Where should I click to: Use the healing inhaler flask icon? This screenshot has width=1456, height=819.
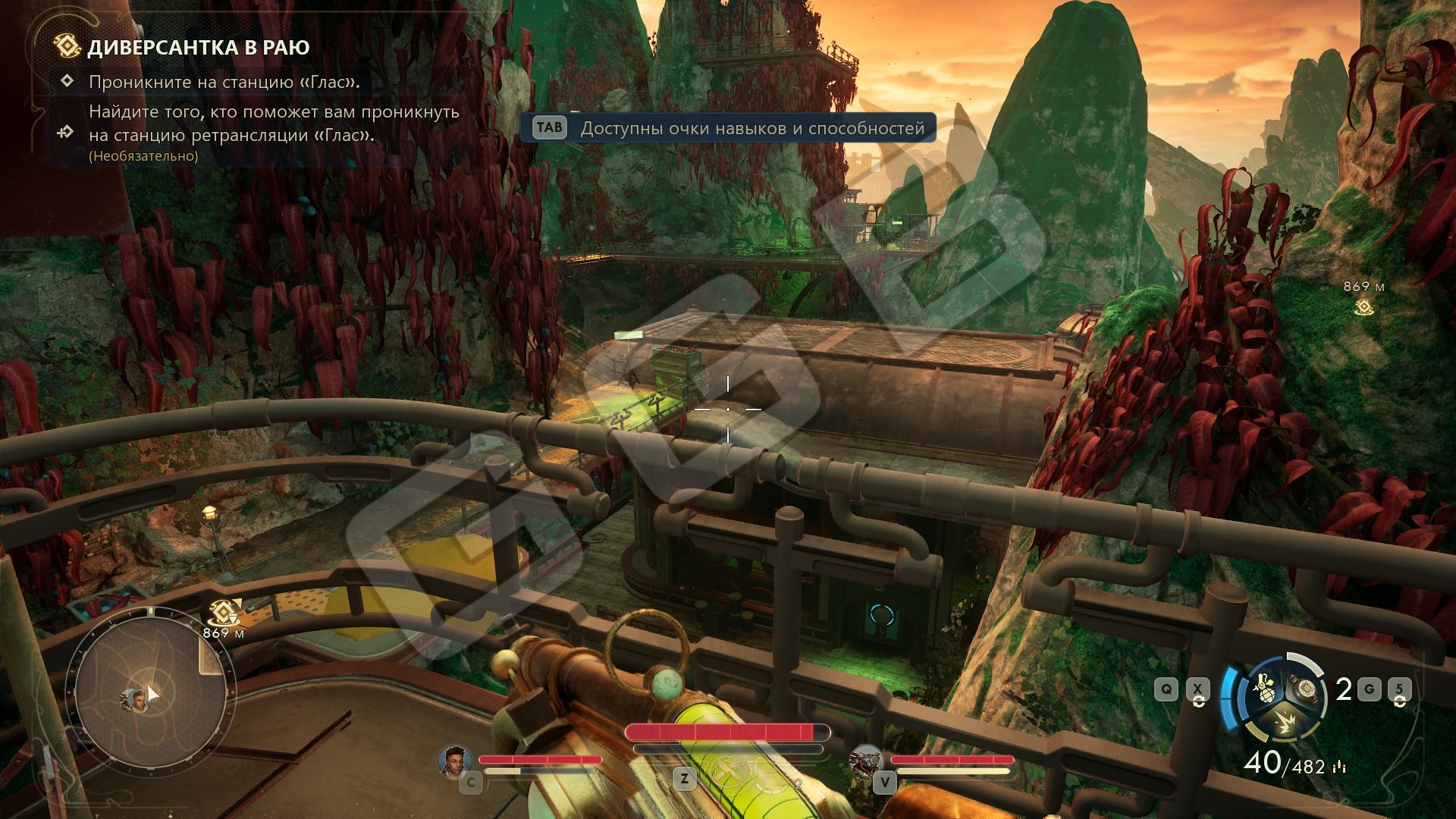pyautogui.click(x=1306, y=689)
